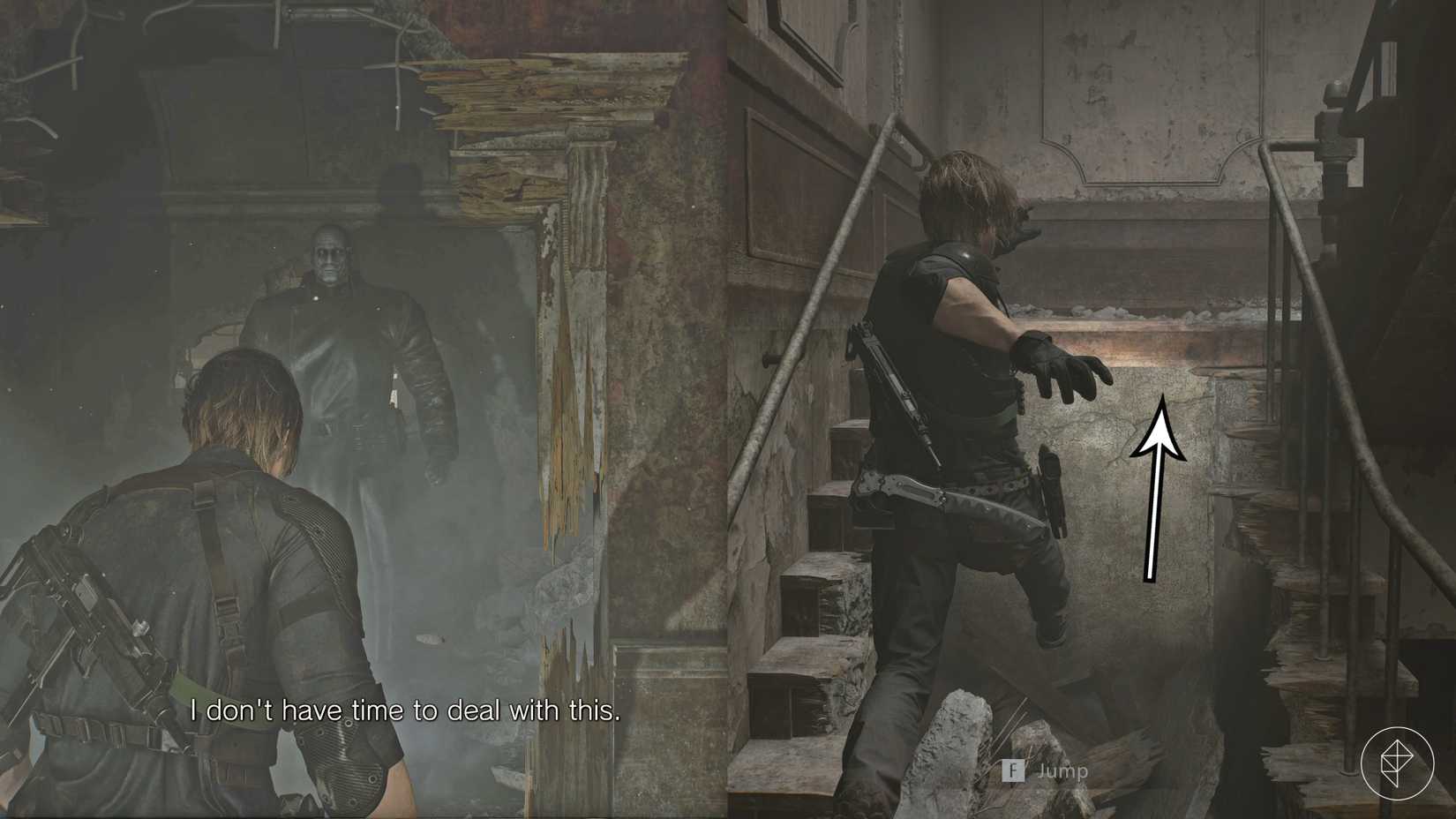The width and height of the screenshot is (1456, 819).
Task: Click the white arrow marker on stairs
Action: 1162,485
